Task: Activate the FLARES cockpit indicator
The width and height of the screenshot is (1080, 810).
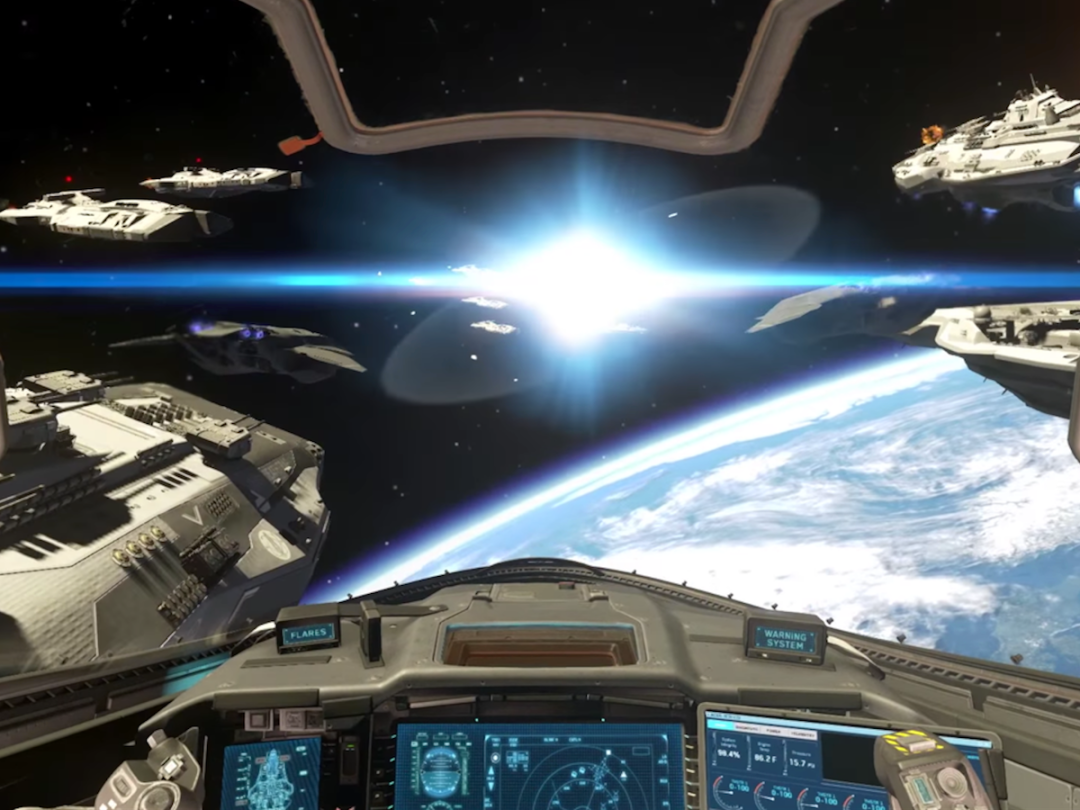Action: (308, 633)
